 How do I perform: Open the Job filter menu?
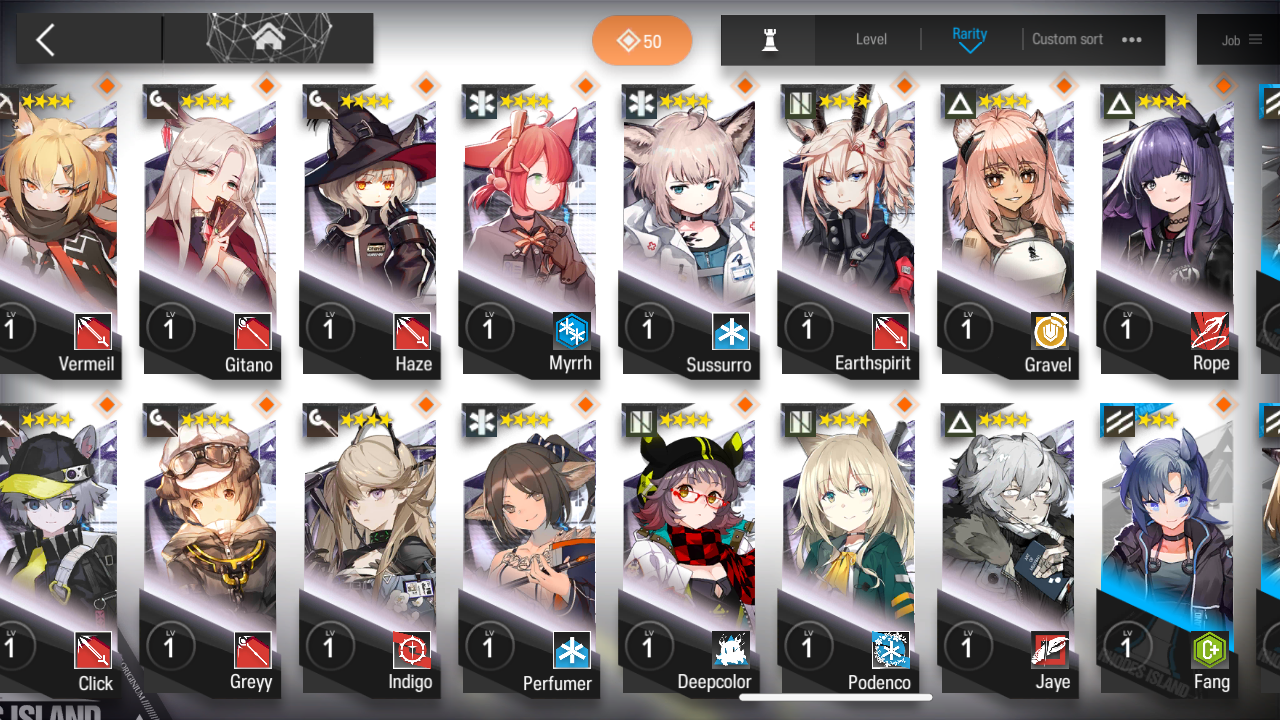coord(1241,40)
